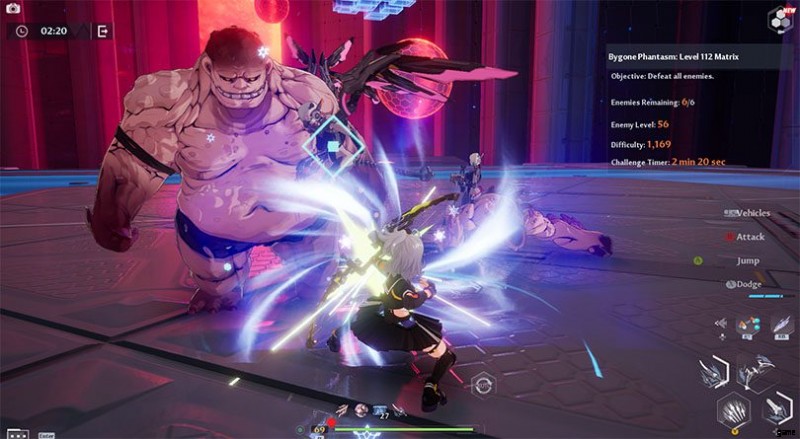This screenshot has width=800, height=439.
Task: Use the relic with orange and blue orbs
Action: [x=746, y=325]
